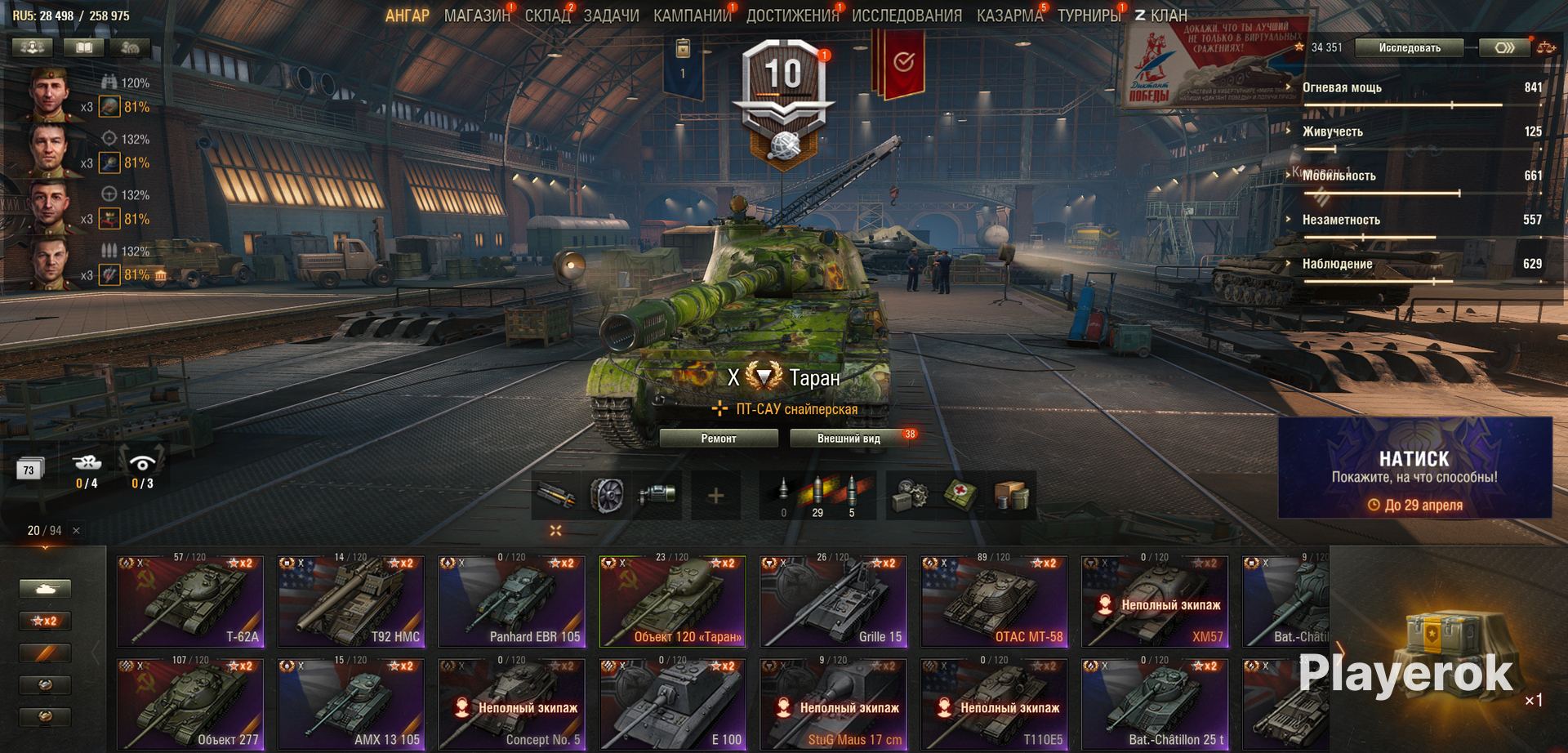This screenshot has height=753, width=1568.
Task: Click the empty equipment slot plus
Action: pyautogui.click(x=715, y=495)
